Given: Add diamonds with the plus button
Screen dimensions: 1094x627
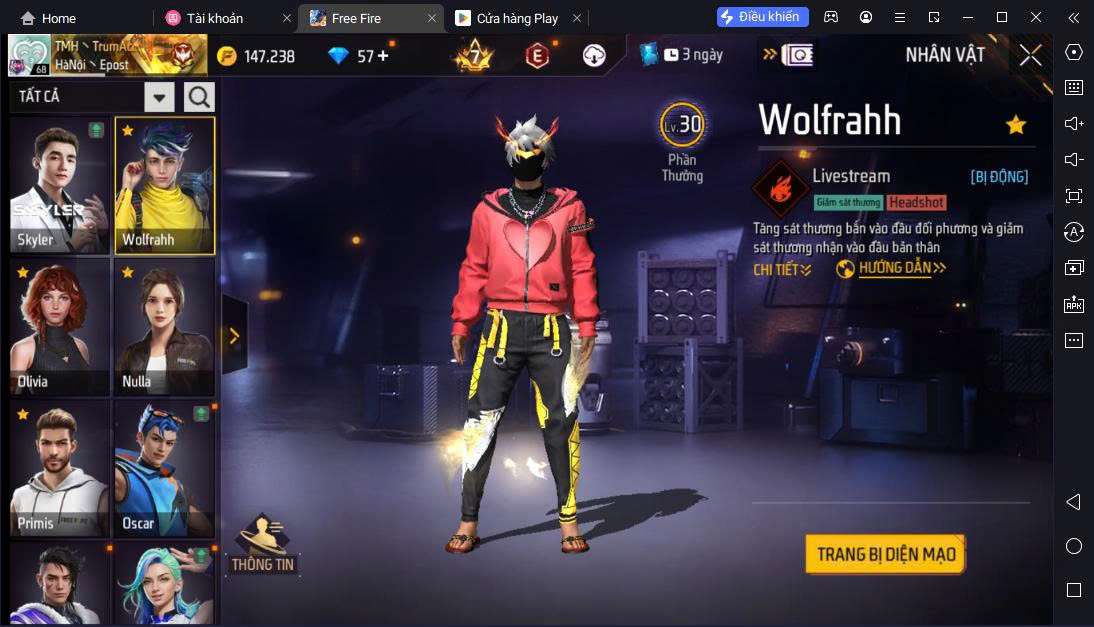Looking at the screenshot, I should coord(382,56).
